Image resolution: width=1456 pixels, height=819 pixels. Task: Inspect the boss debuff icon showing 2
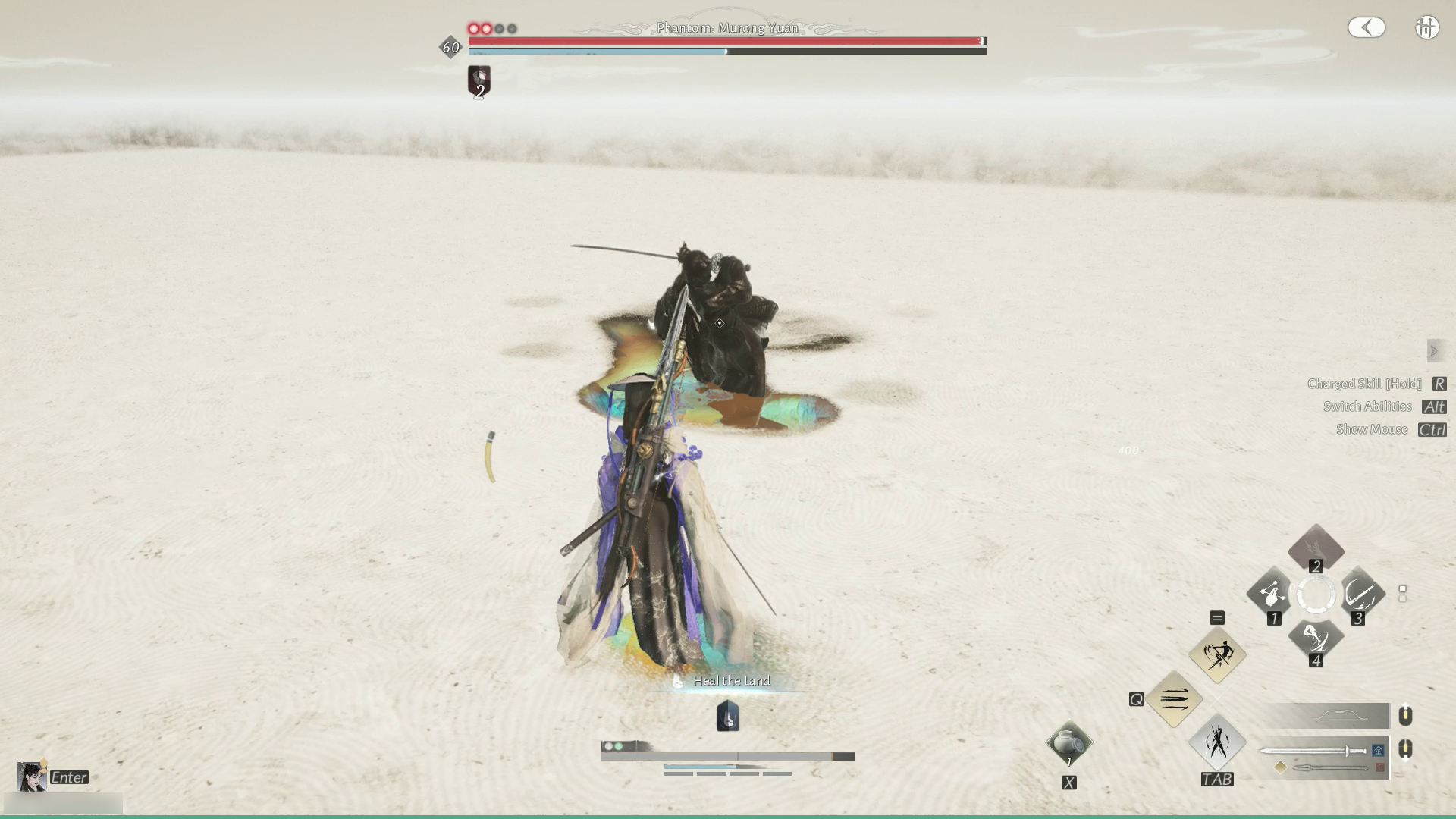click(479, 80)
